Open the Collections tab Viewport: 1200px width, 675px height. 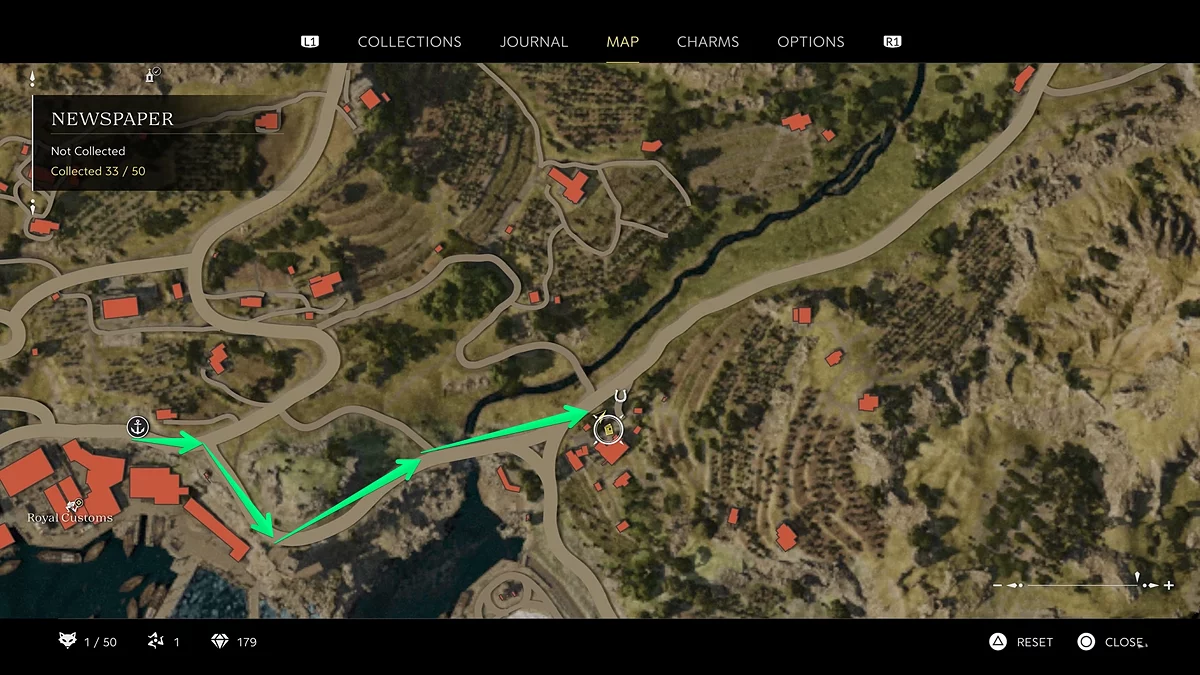click(409, 42)
